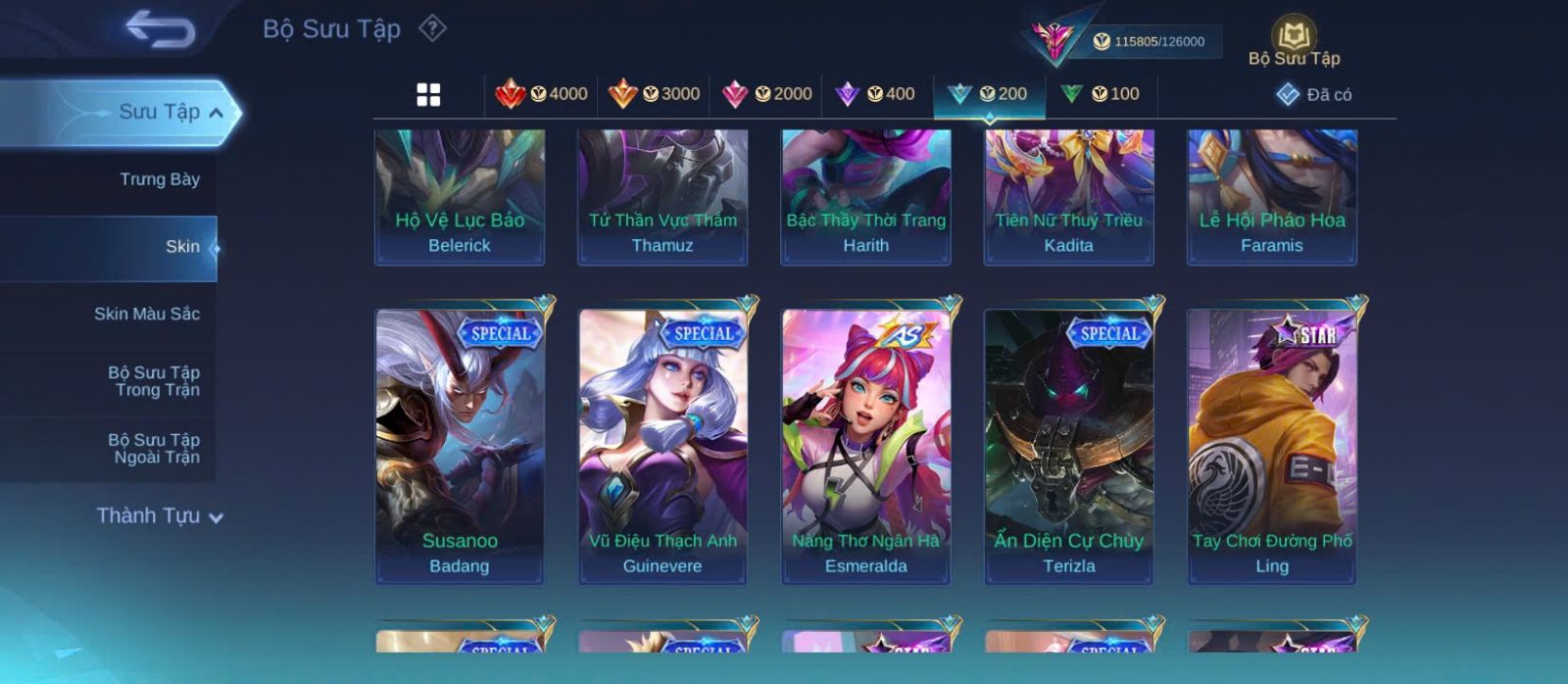Viewport: 1568px width, 684px height.
Task: Go back with the arrow button
Action: [160, 29]
